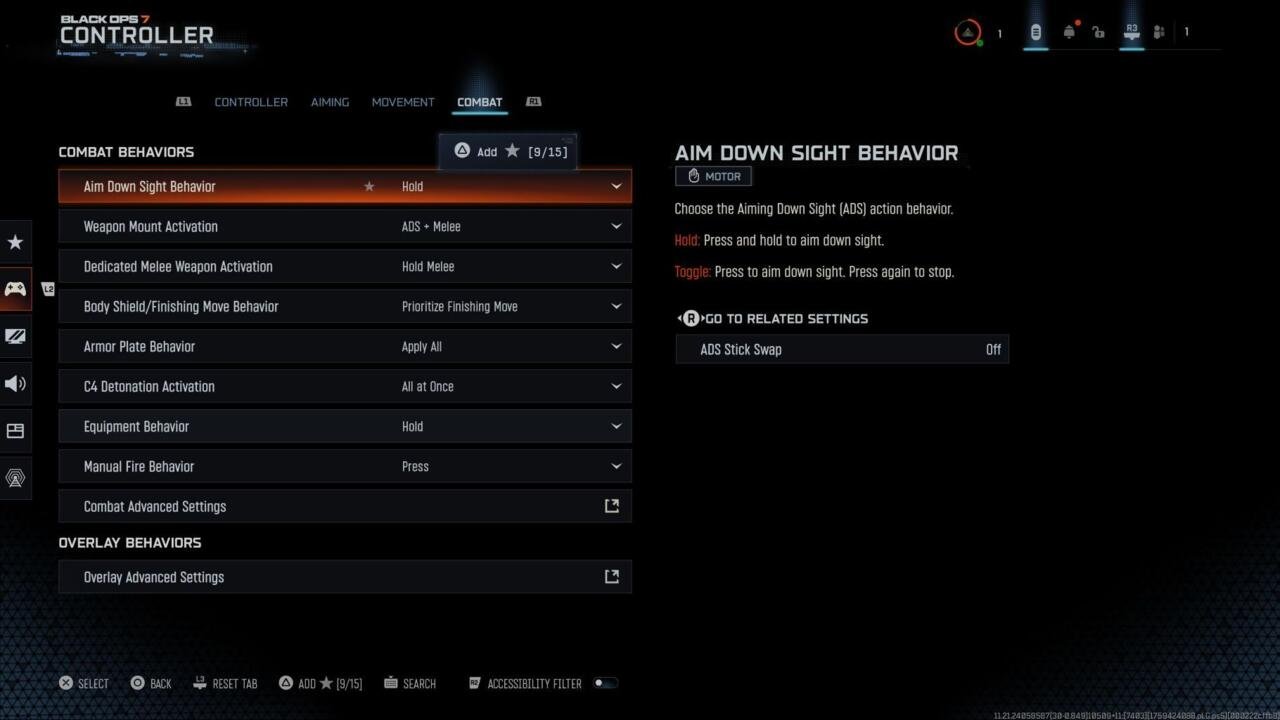This screenshot has width=1280, height=720.
Task: Select the bottom antenna icon in the sidebar
Action: click(15, 478)
